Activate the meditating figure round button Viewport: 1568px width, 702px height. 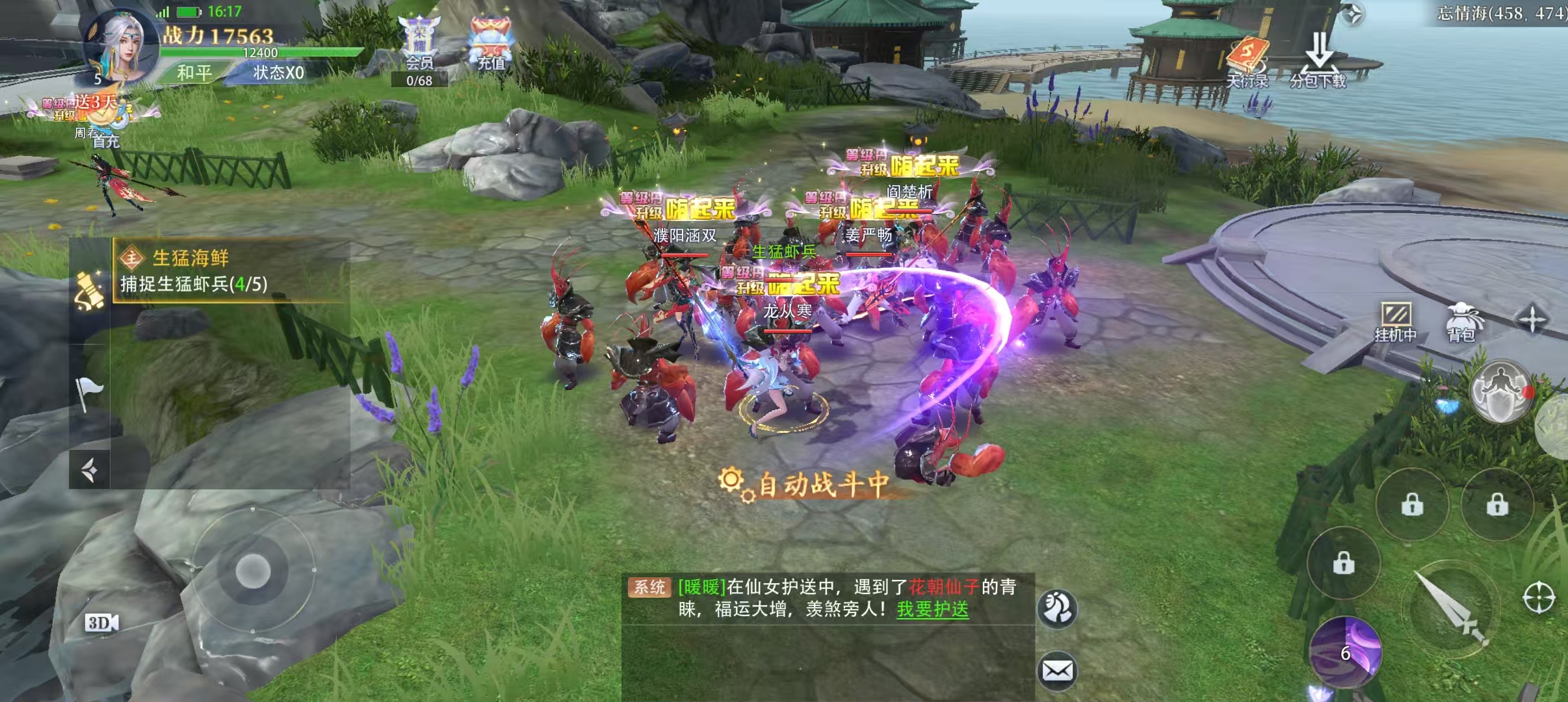[1500, 391]
